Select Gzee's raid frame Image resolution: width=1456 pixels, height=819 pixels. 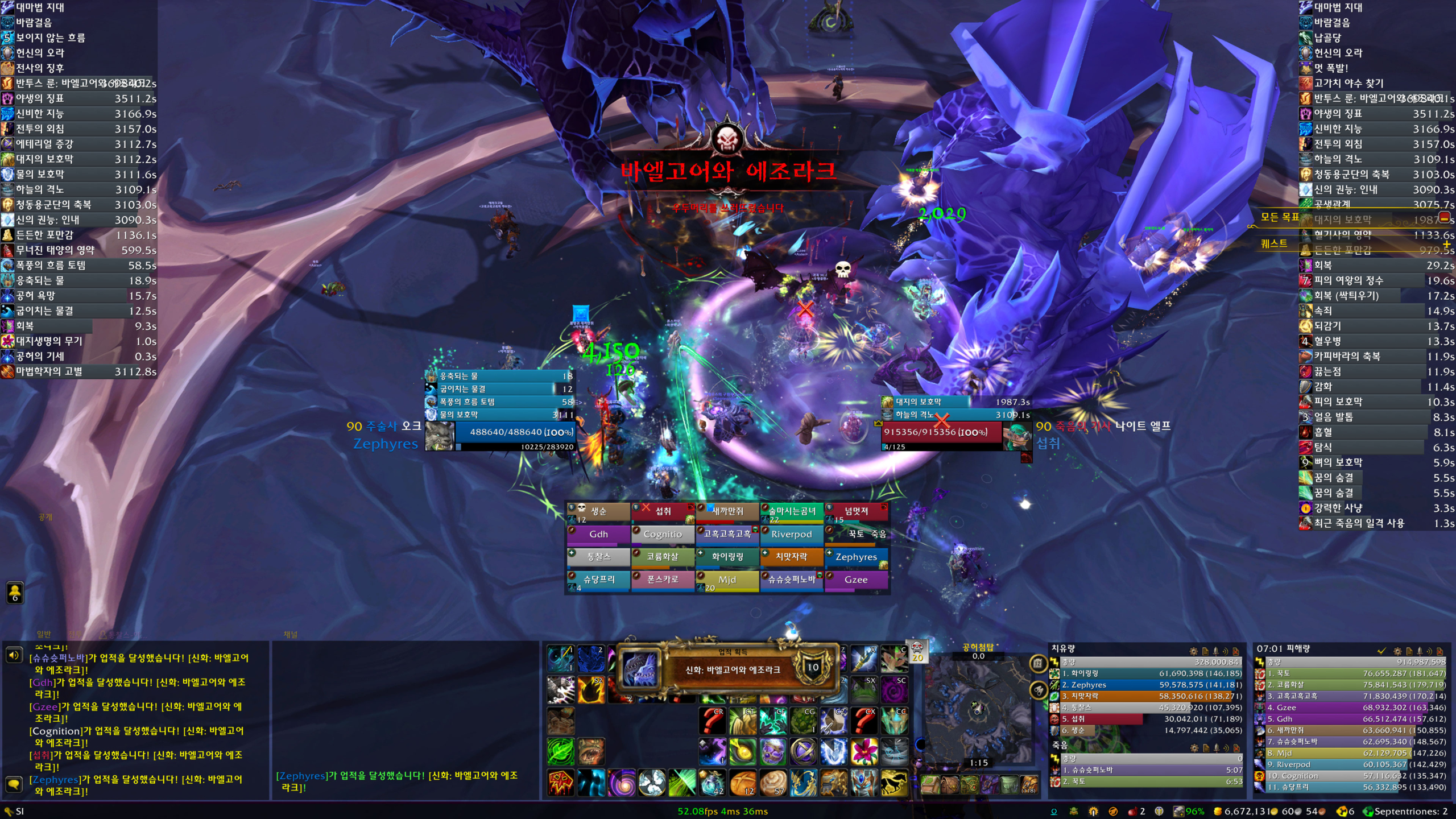click(856, 580)
